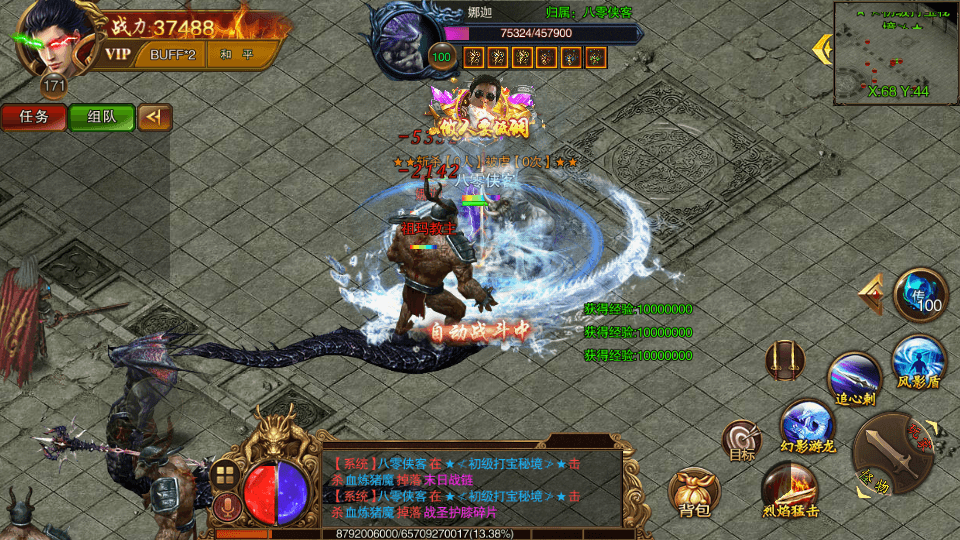Activate the microphone voice chat button
This screenshot has width=960, height=540.
point(225,507)
